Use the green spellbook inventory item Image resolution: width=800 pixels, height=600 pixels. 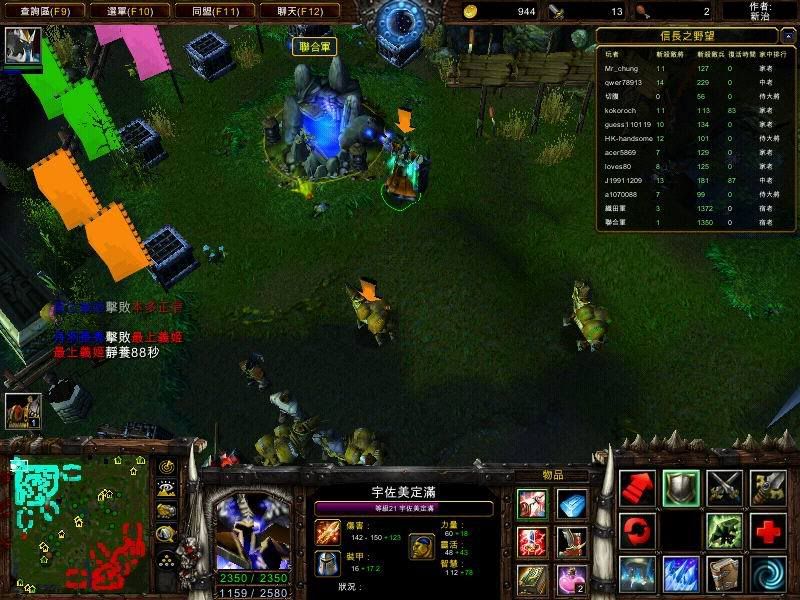pos(532,577)
